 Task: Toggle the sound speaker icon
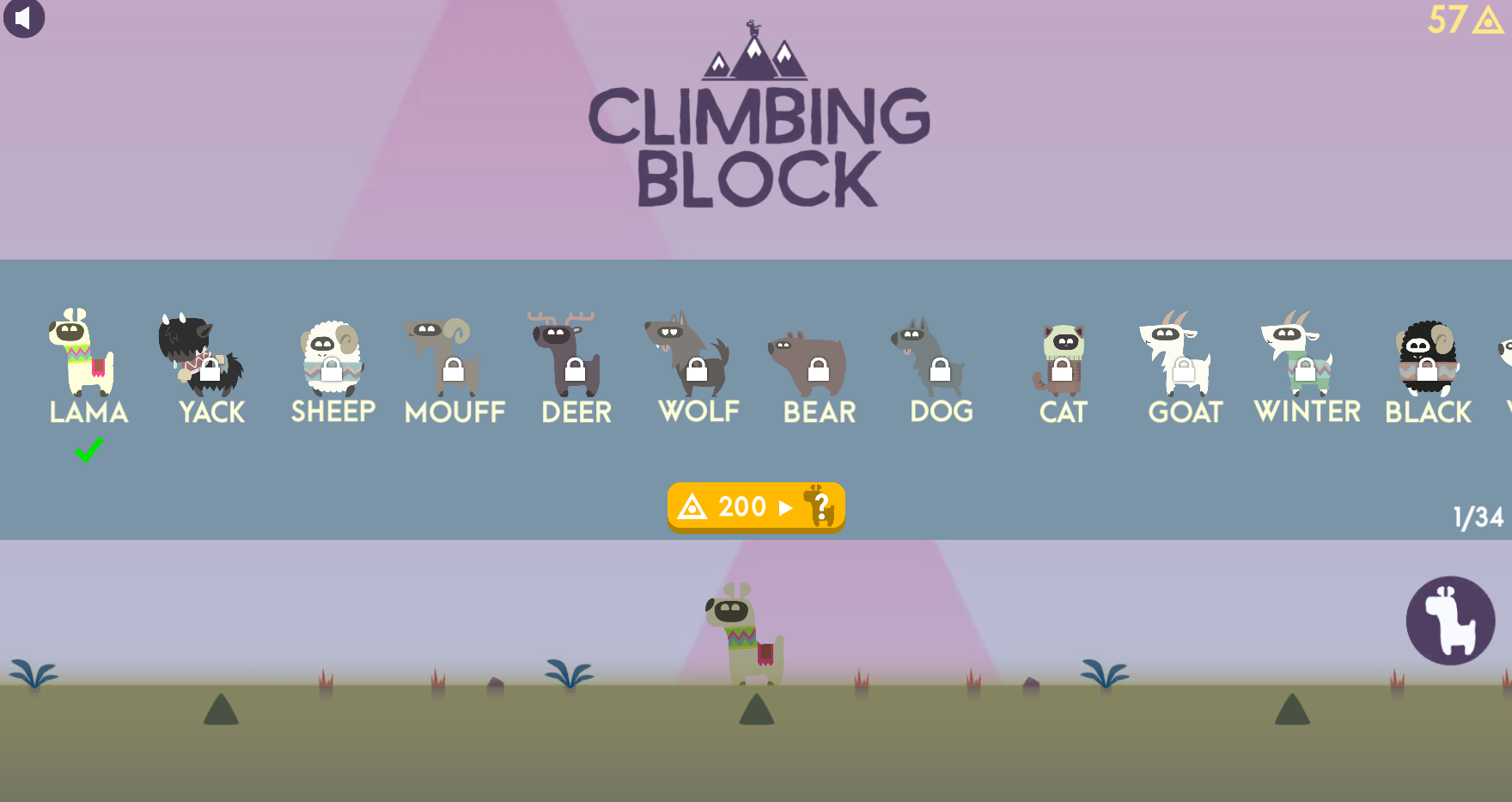(x=24, y=18)
